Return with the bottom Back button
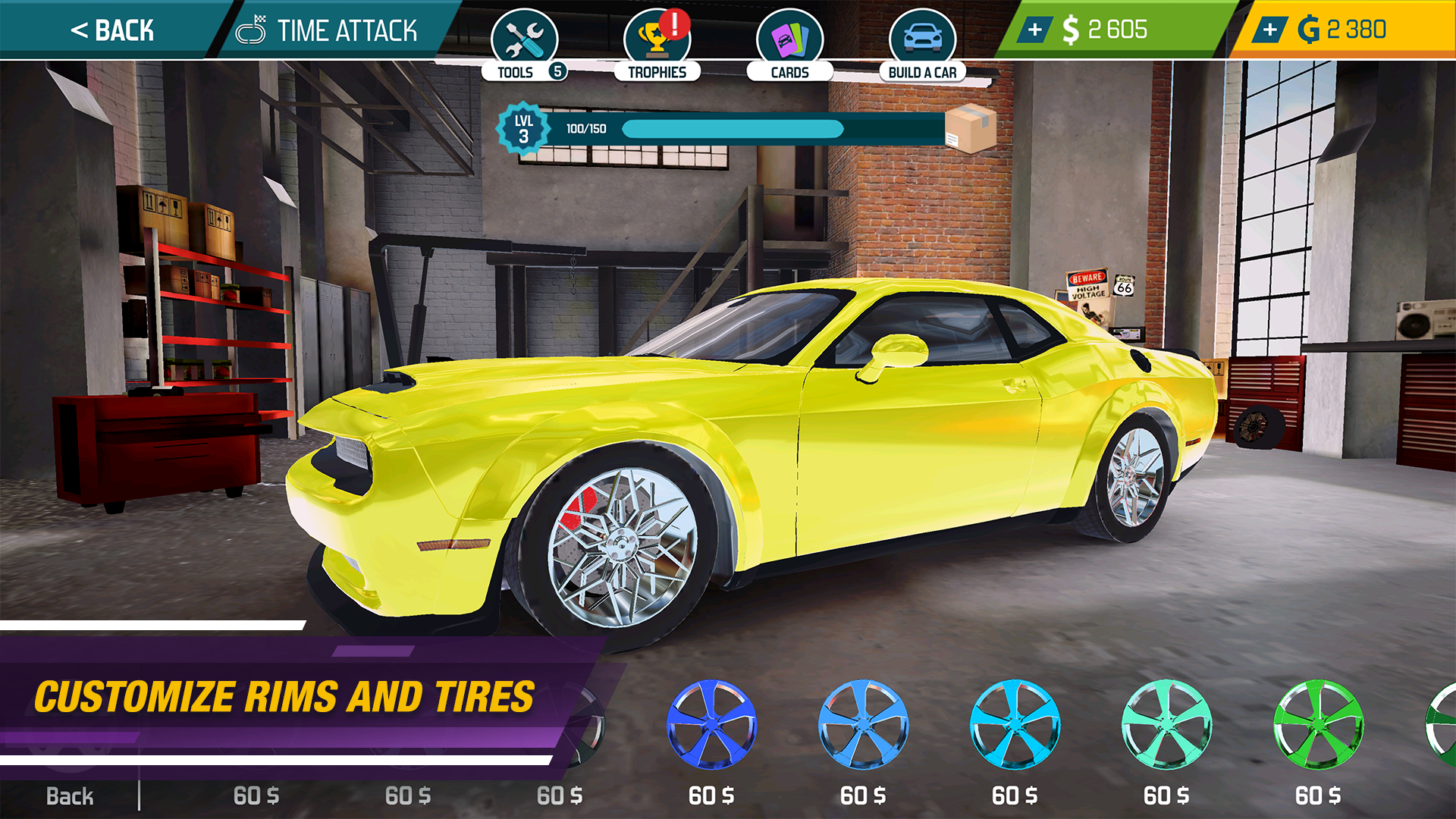The image size is (1456, 819). [x=71, y=795]
